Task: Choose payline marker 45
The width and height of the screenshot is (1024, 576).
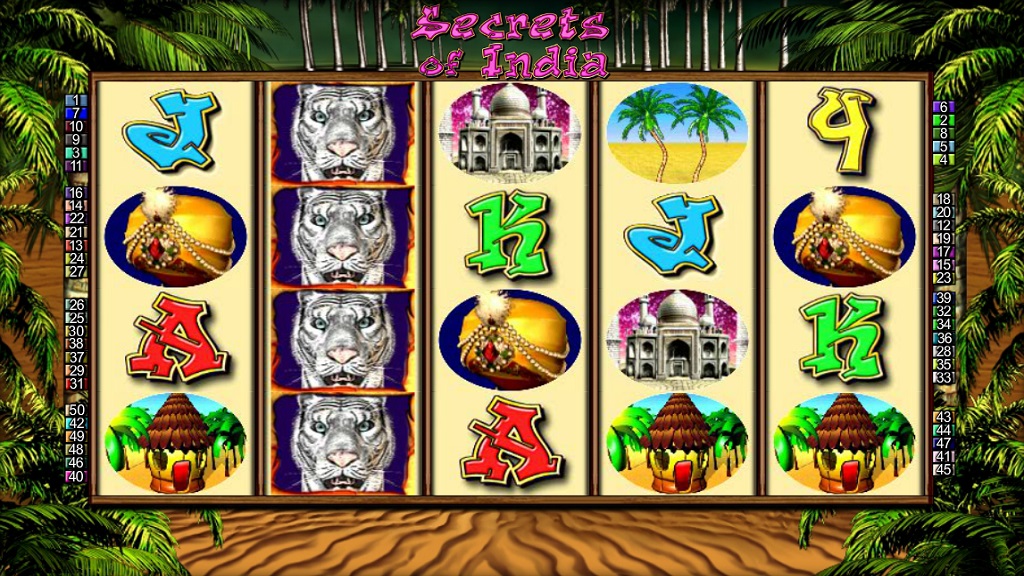Action: click(x=944, y=469)
